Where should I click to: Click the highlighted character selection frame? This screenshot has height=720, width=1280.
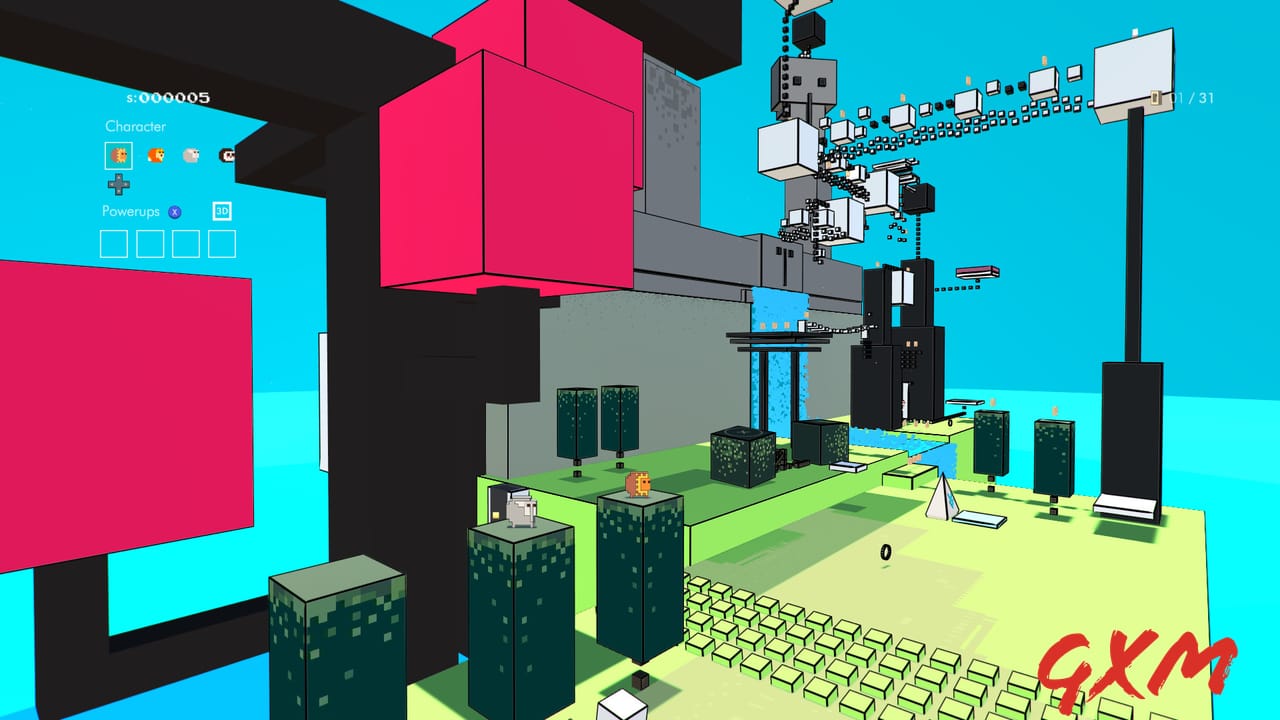click(x=119, y=155)
